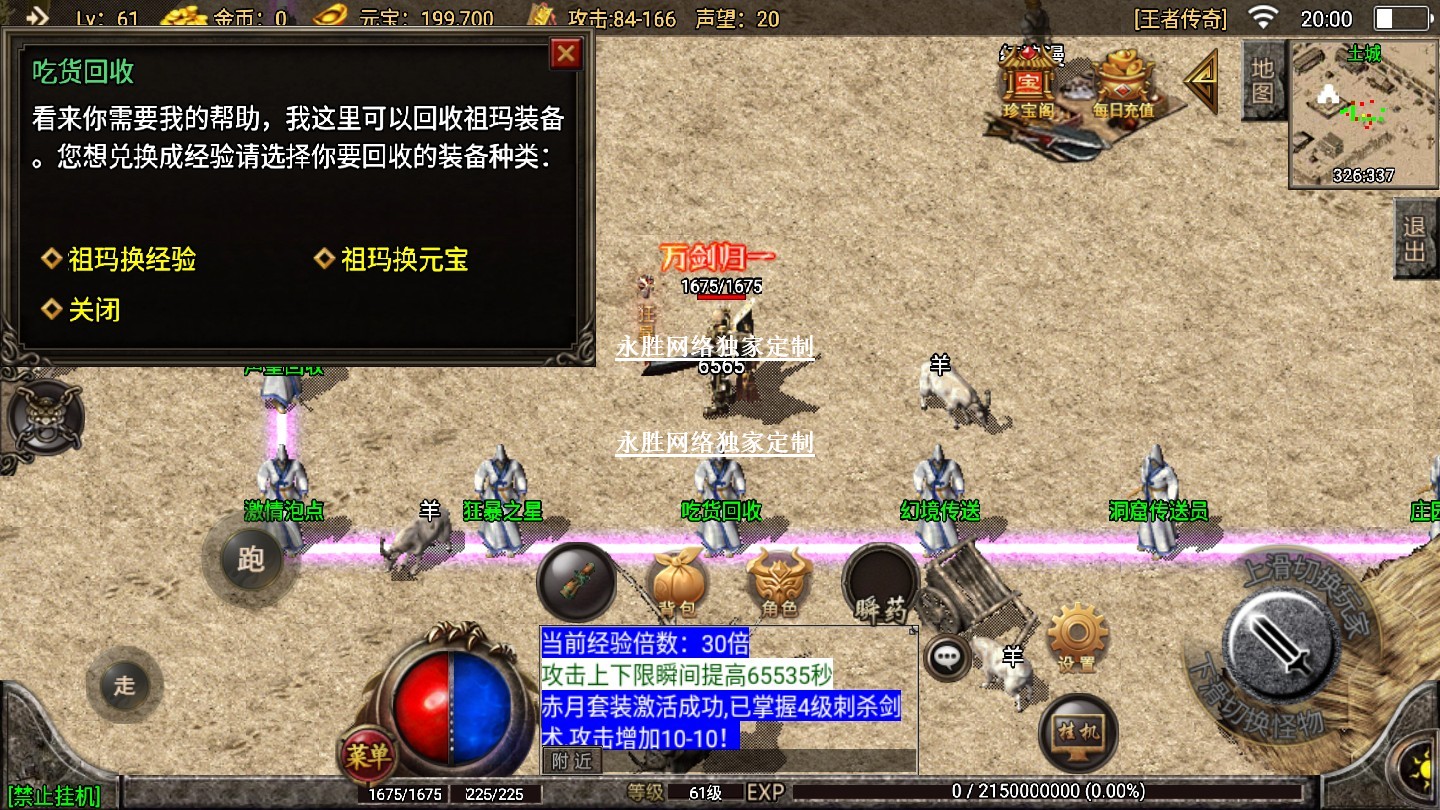Open the 背包 bag
1440x810 pixels.
(x=676, y=583)
